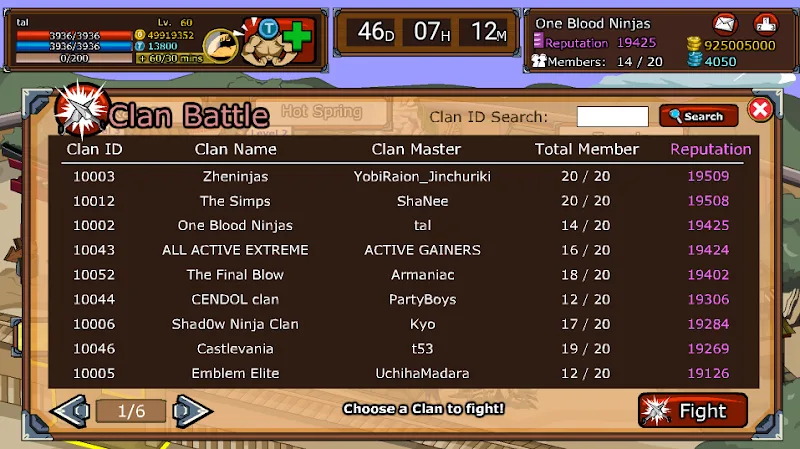Select The Final Blow clan row
This screenshot has width=800, height=449.
(x=400, y=275)
